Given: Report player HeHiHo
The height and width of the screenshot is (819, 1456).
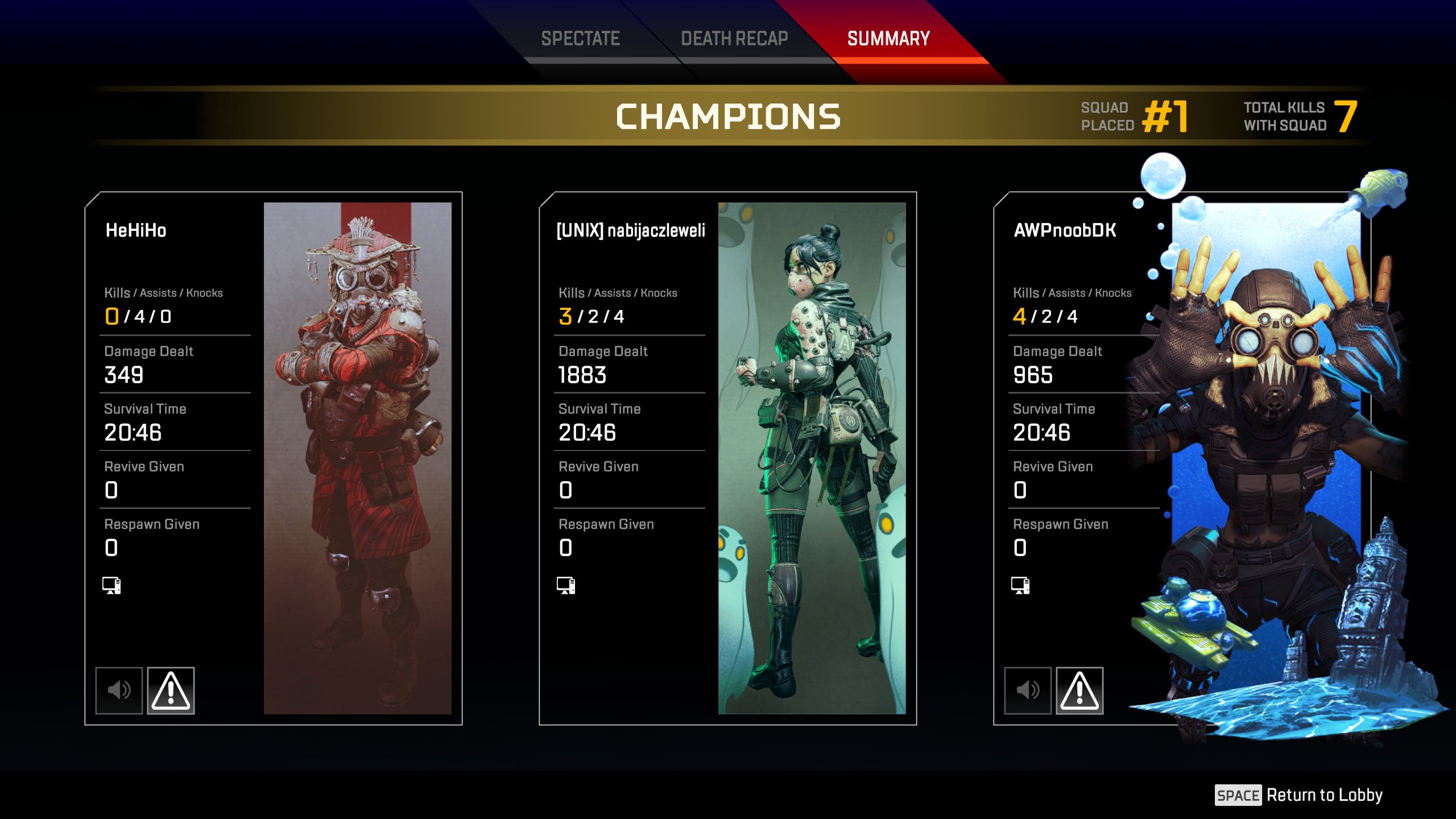Looking at the screenshot, I should 171,690.
